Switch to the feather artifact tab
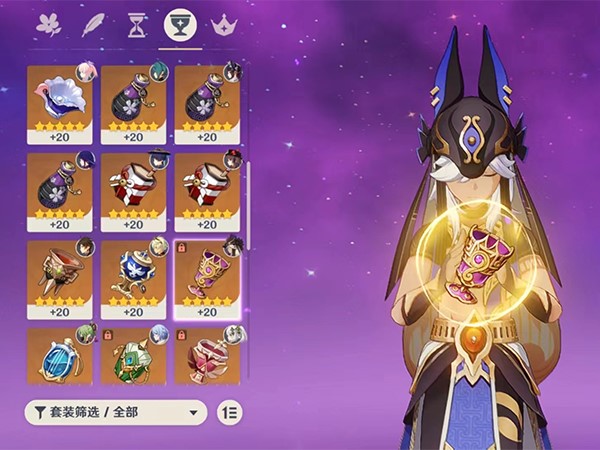 (93, 25)
